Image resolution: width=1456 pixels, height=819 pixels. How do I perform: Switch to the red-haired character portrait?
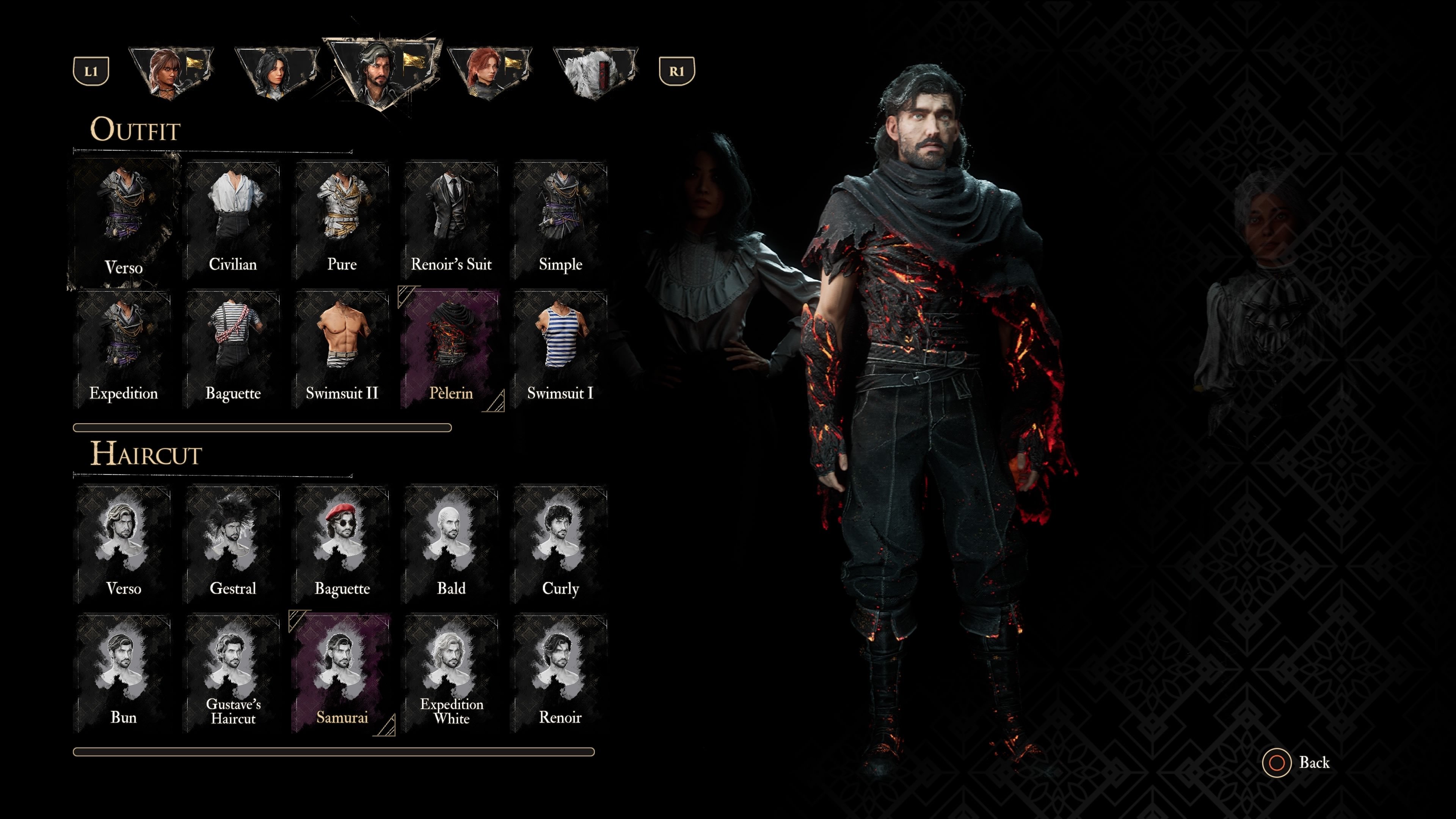pos(488,72)
